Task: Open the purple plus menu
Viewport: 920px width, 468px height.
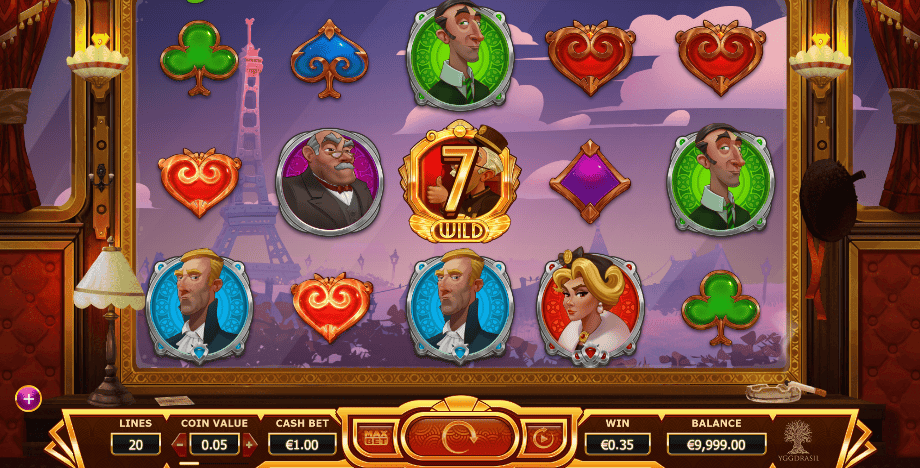Action: coord(28,398)
